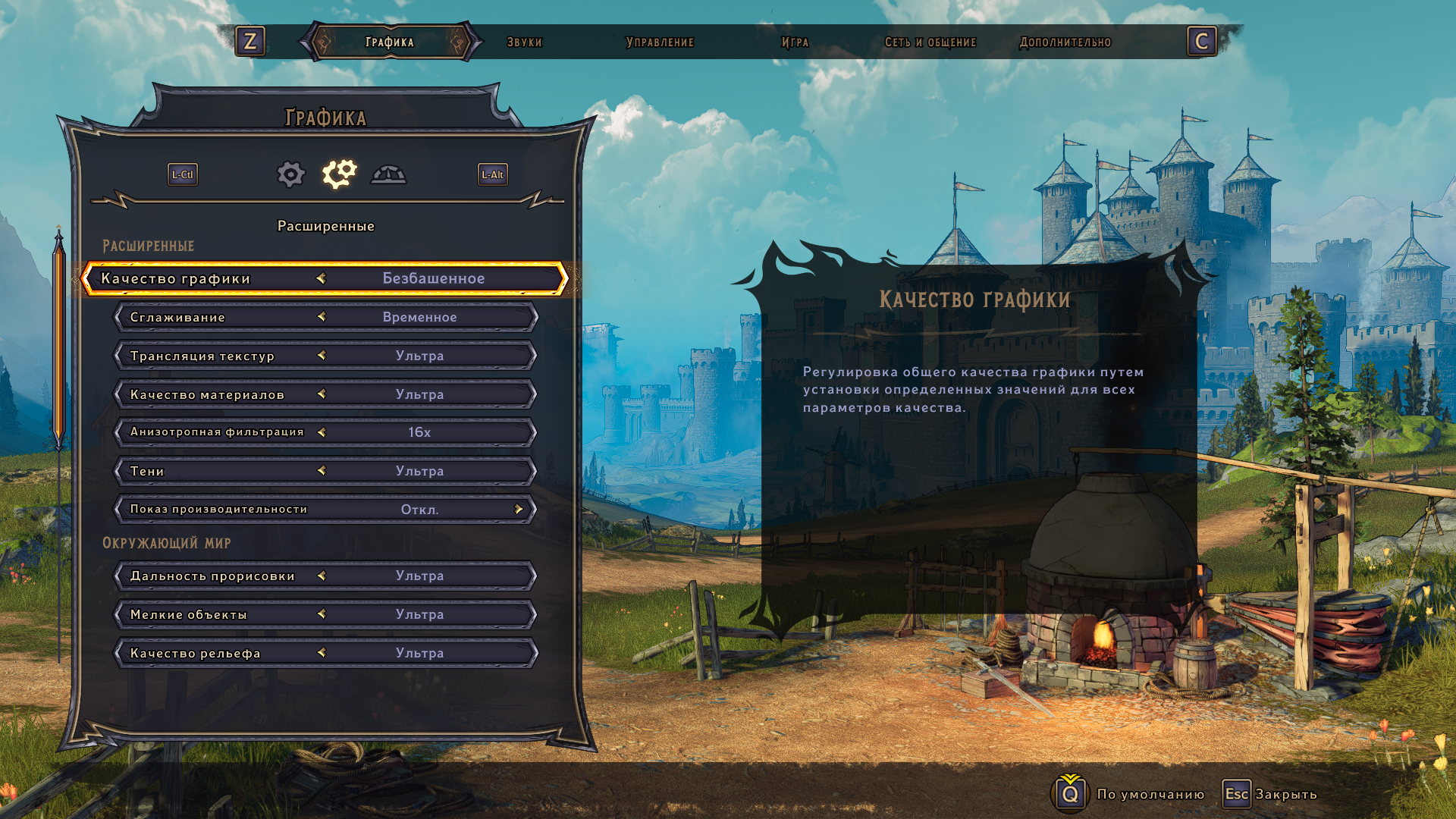This screenshot has width=1456, height=819.
Task: Select the Мелкие объекты row
Action: 326,614
